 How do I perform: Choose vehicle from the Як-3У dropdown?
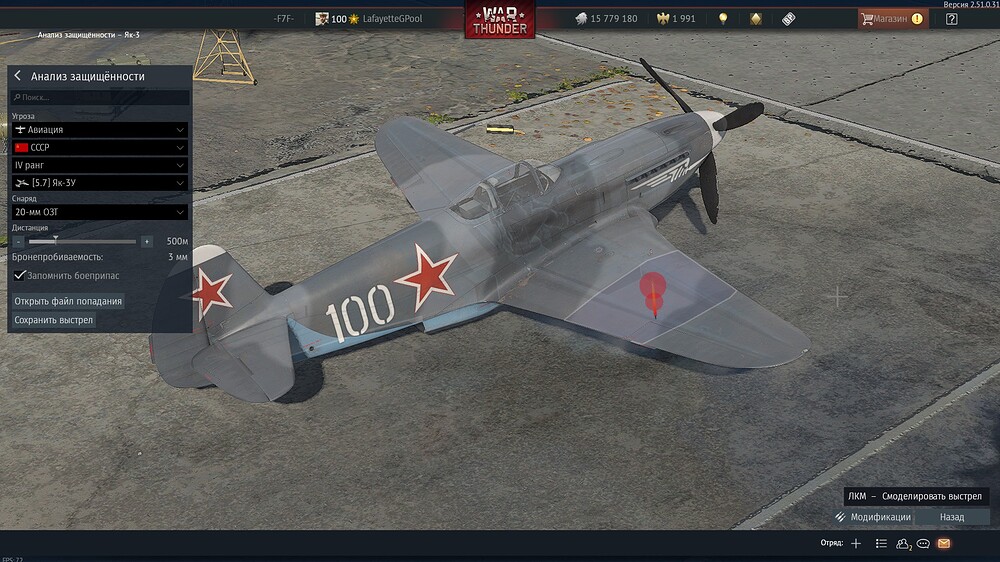click(100, 182)
